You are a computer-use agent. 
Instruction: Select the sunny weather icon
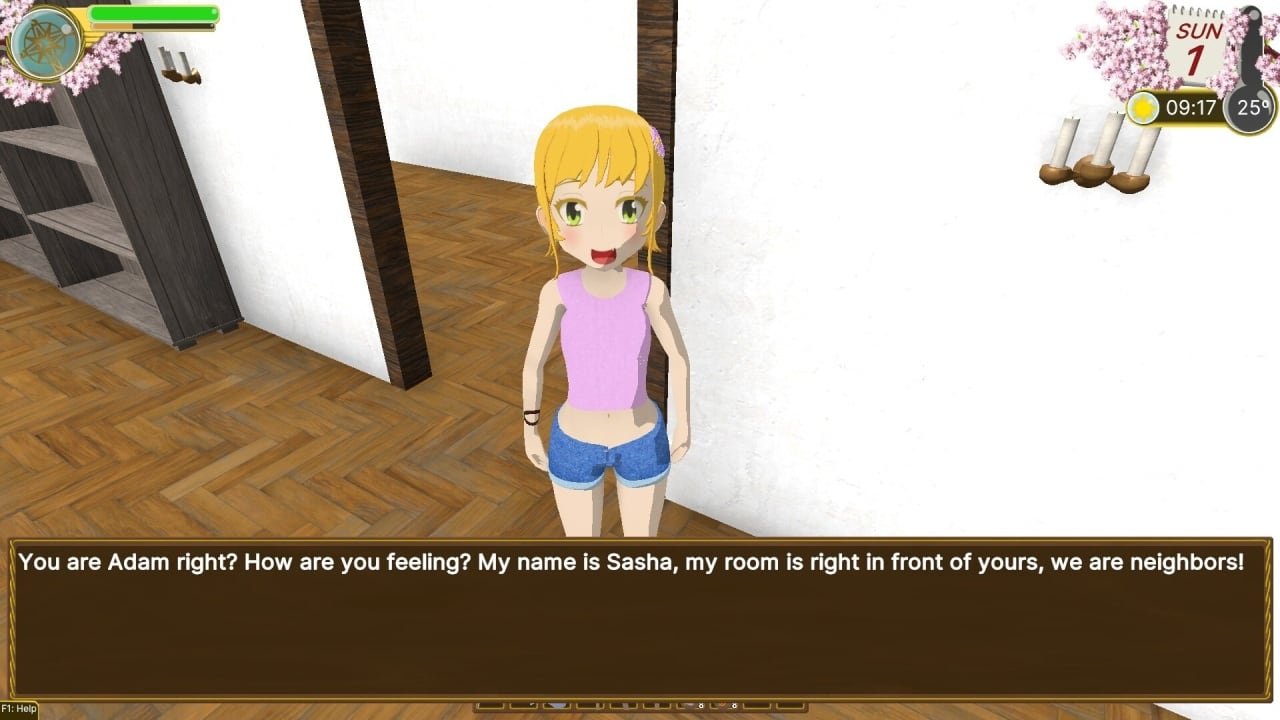(x=1142, y=108)
